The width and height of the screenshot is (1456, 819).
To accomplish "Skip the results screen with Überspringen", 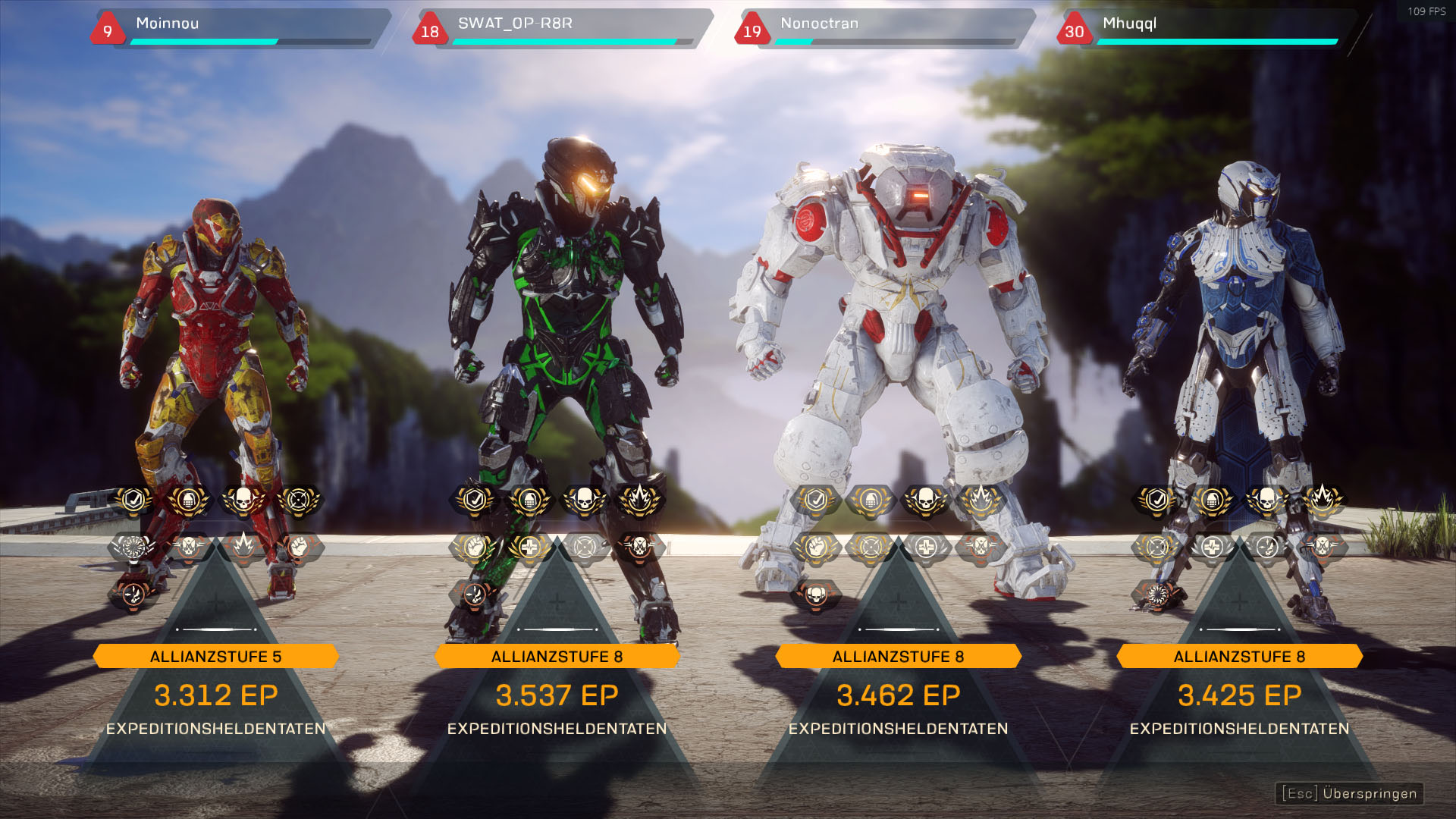I will [1349, 793].
